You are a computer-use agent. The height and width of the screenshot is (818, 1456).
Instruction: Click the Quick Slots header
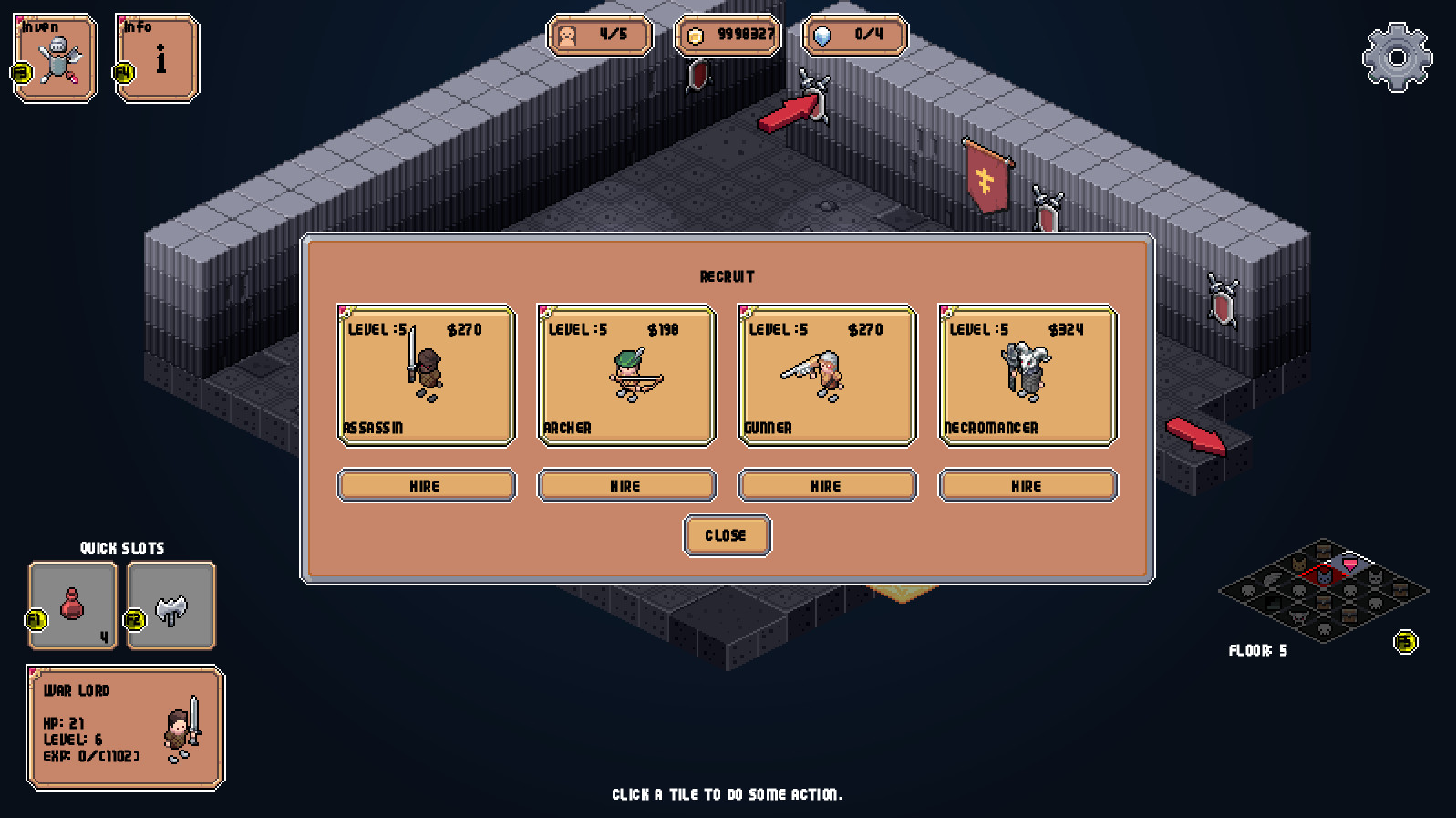(x=122, y=548)
